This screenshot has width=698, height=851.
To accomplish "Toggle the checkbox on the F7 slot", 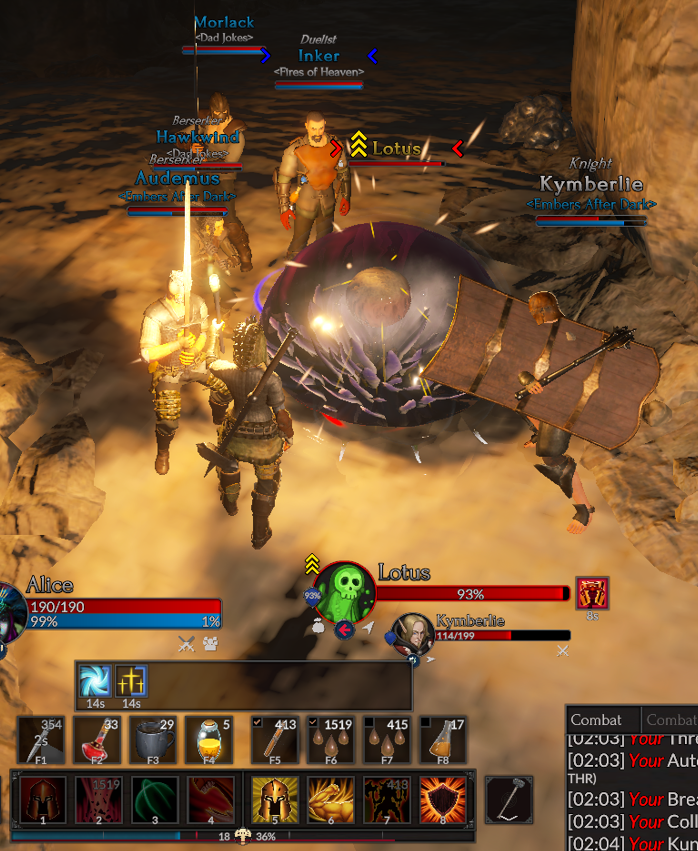I will tap(368, 723).
